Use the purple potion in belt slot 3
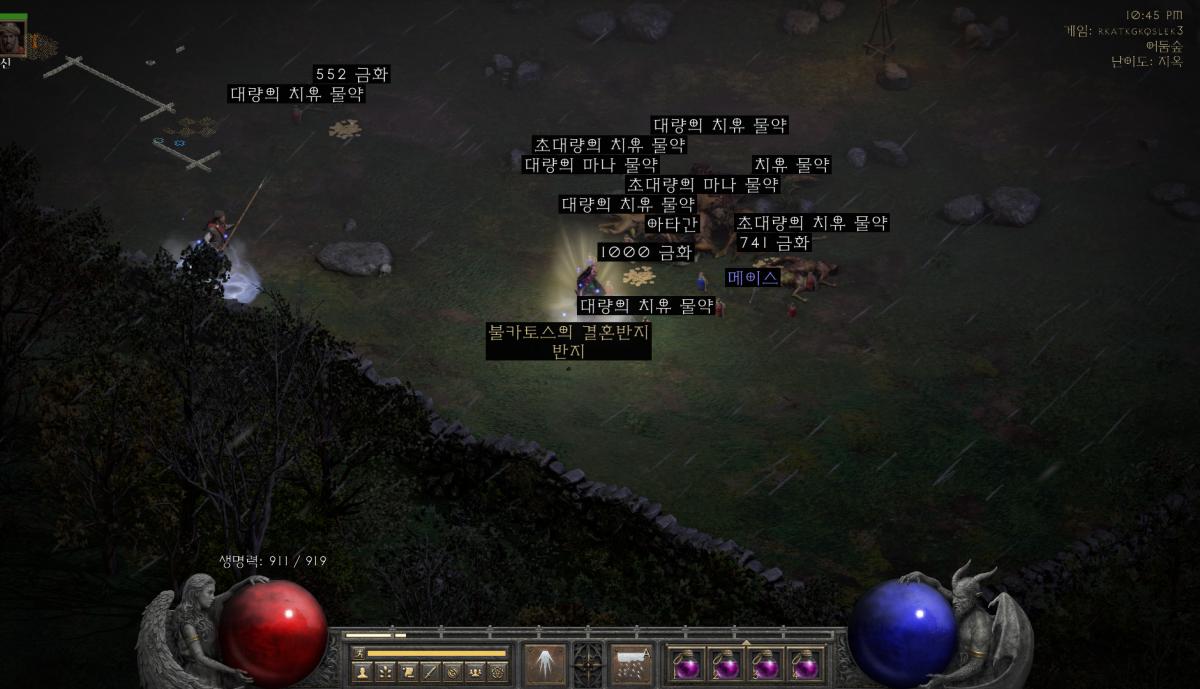The width and height of the screenshot is (1200, 689). pyautogui.click(x=765, y=665)
